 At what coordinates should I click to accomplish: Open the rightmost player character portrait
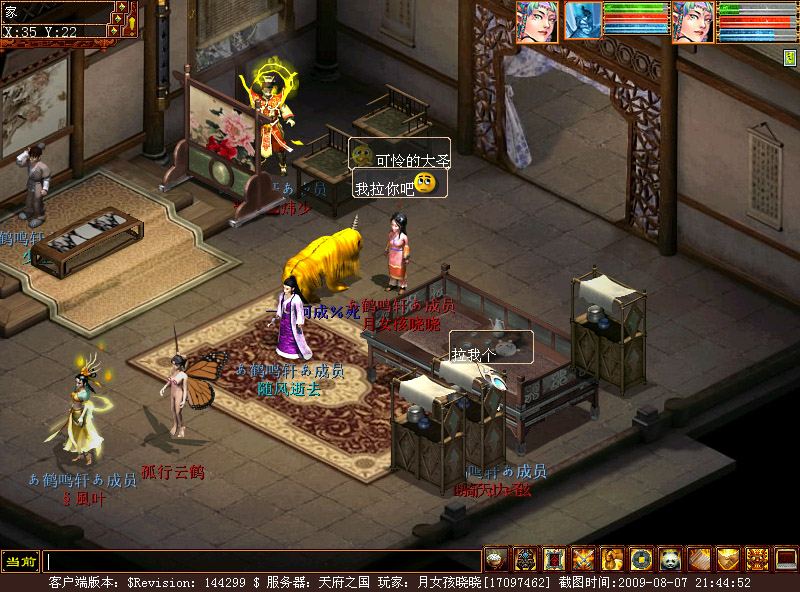[692, 21]
